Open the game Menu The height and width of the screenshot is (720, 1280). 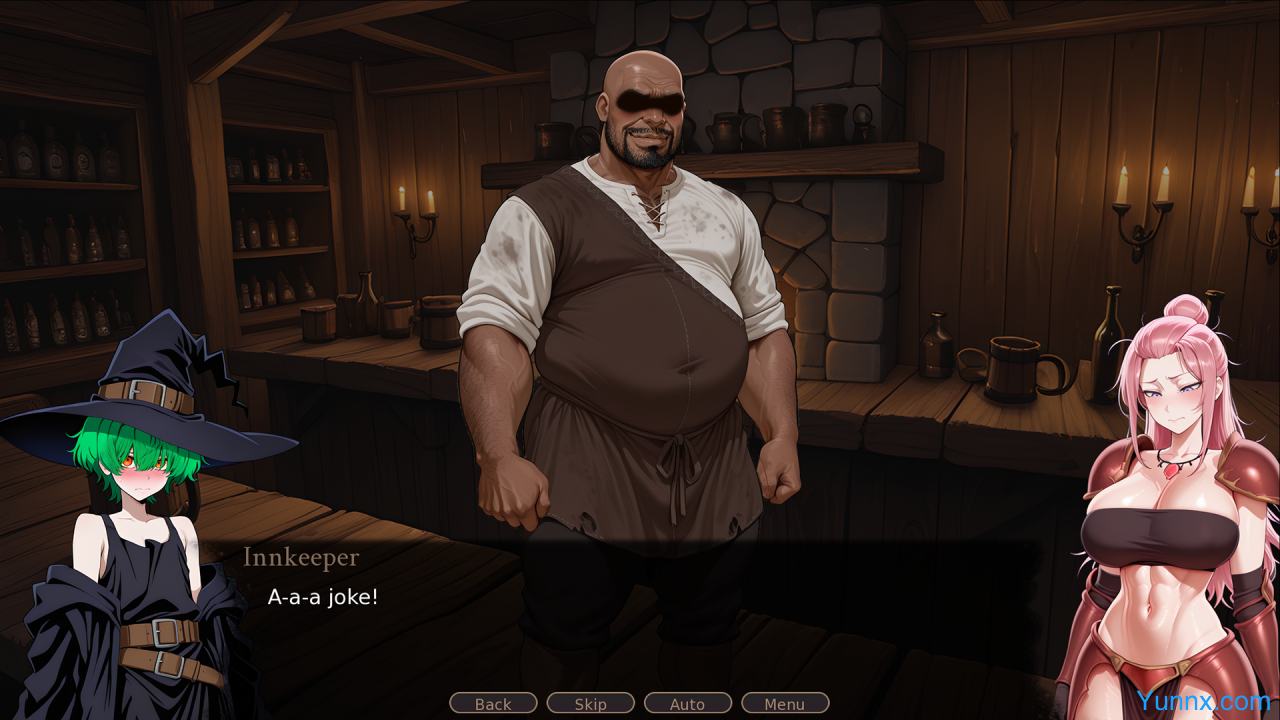tap(784, 703)
